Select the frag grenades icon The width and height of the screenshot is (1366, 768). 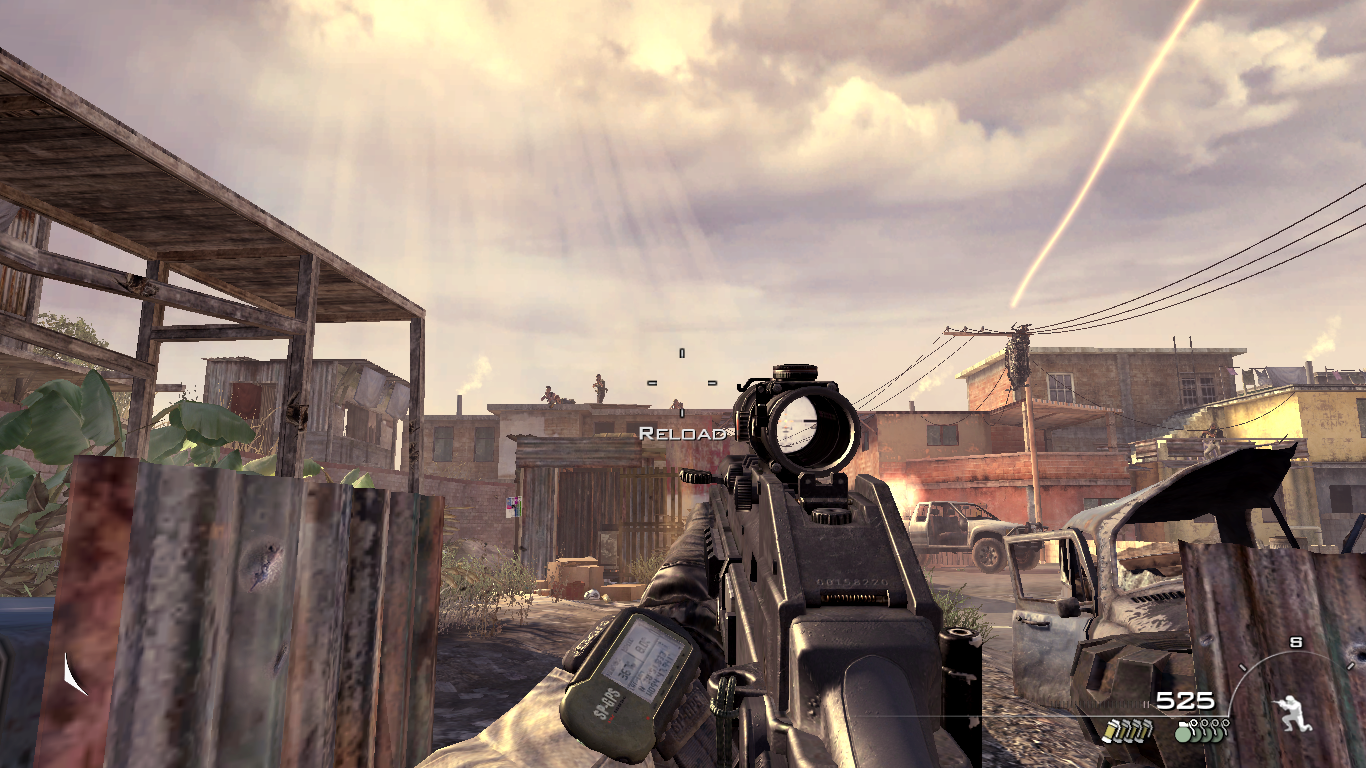coord(1201,730)
